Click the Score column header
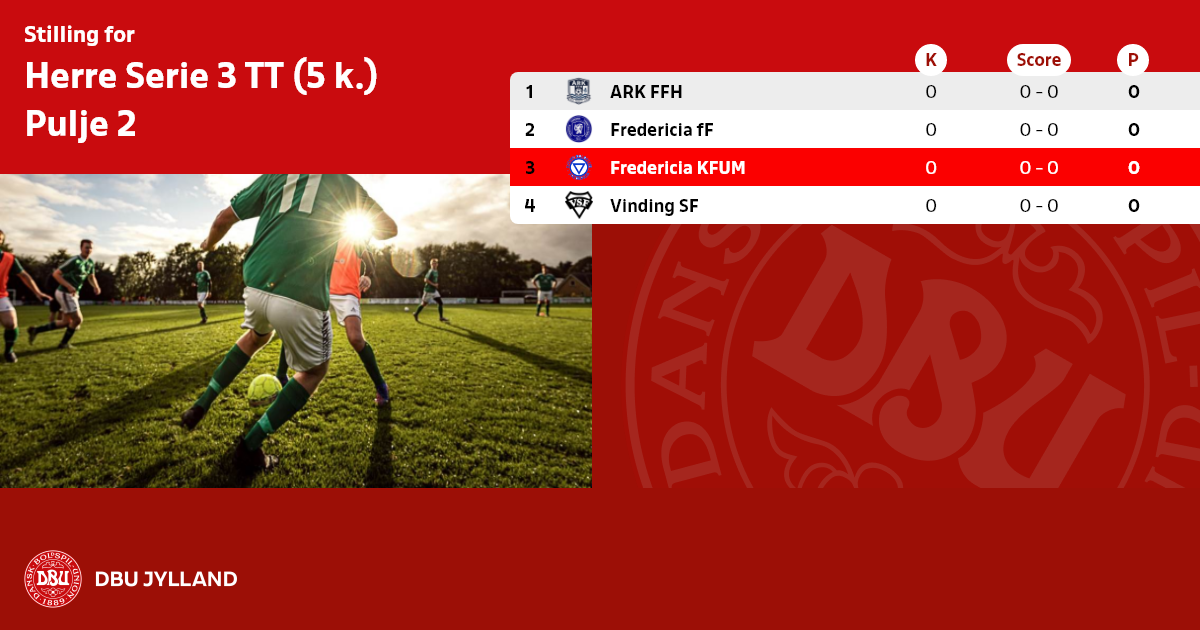This screenshot has height=630, width=1200. (1038, 60)
